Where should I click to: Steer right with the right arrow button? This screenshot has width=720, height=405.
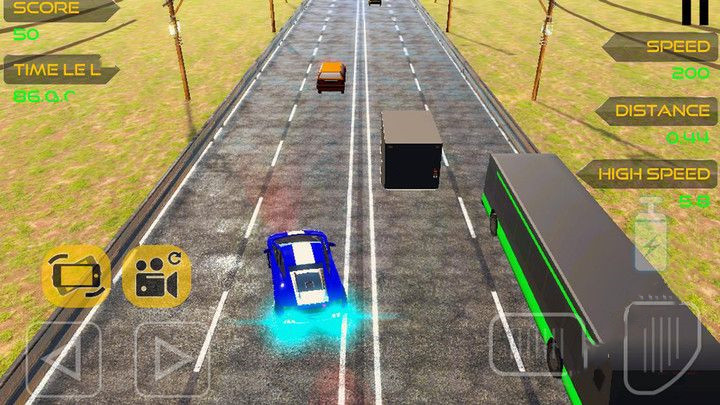pyautogui.click(x=172, y=357)
